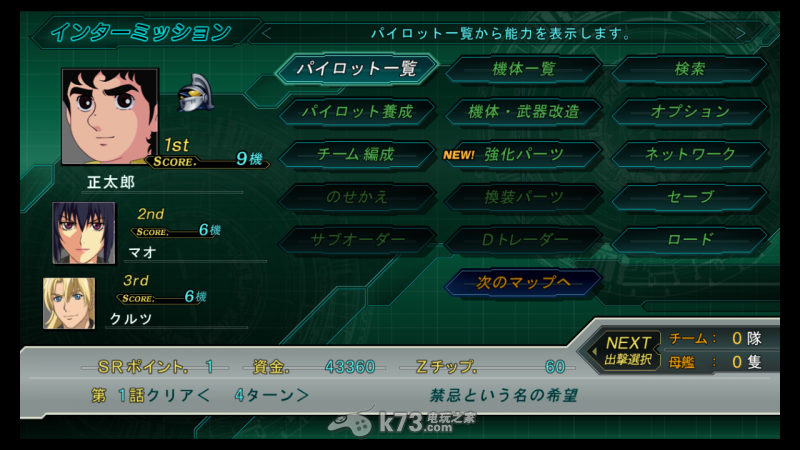This screenshot has width=800, height=450.
Task: Select the のせかえ swap option
Action: pyautogui.click(x=356, y=197)
